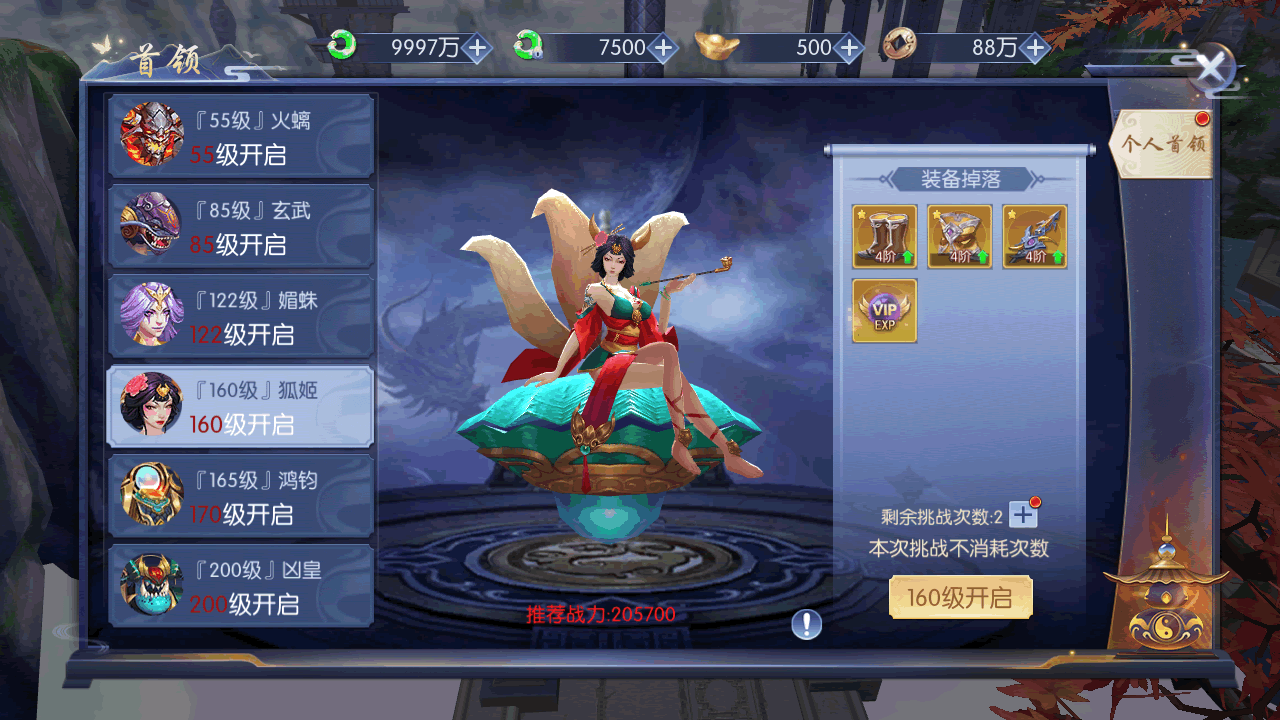The width and height of the screenshot is (1280, 720).
Task: Click the 160级开启 challenge button
Action: (960, 598)
